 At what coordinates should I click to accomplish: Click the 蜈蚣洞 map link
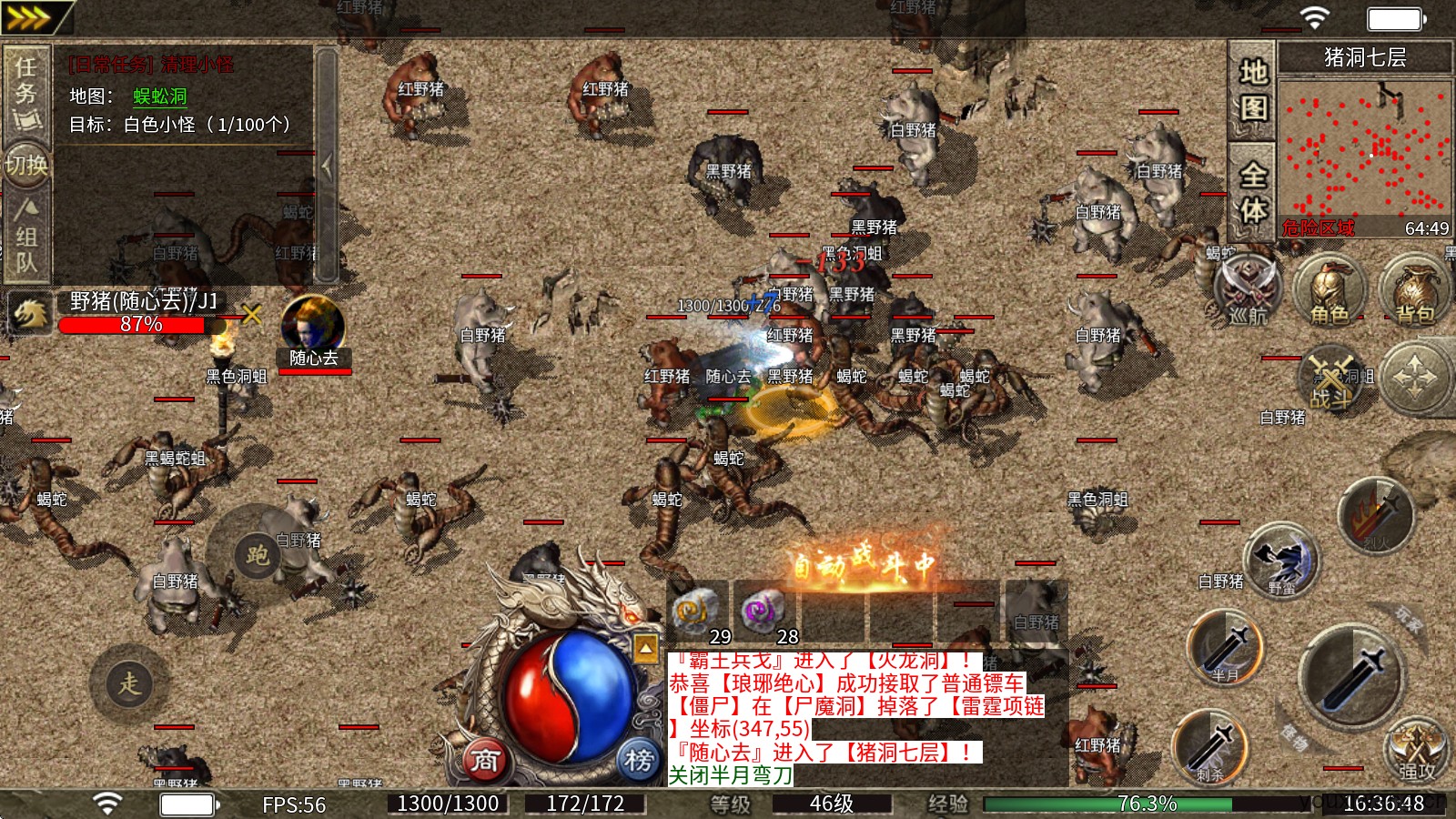[160, 96]
